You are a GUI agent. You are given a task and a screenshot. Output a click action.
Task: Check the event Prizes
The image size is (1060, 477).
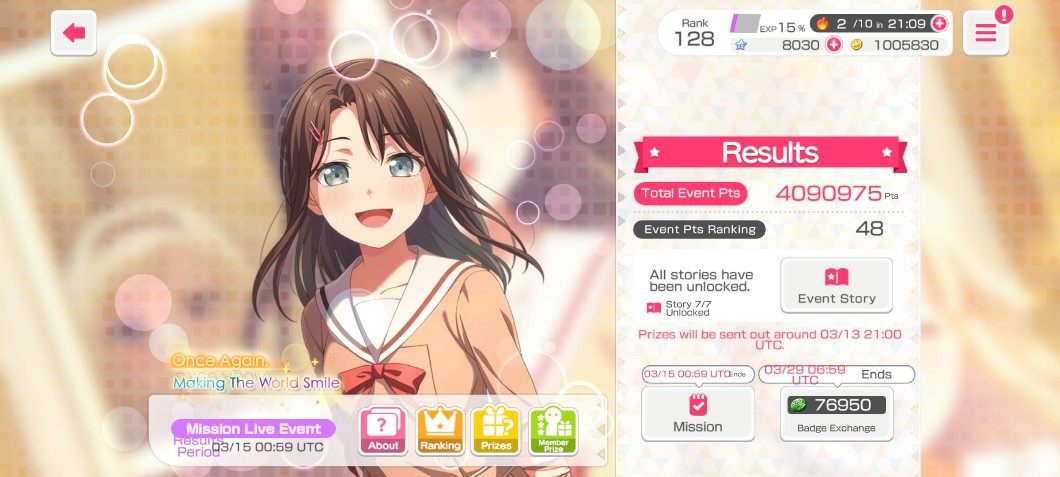point(496,431)
